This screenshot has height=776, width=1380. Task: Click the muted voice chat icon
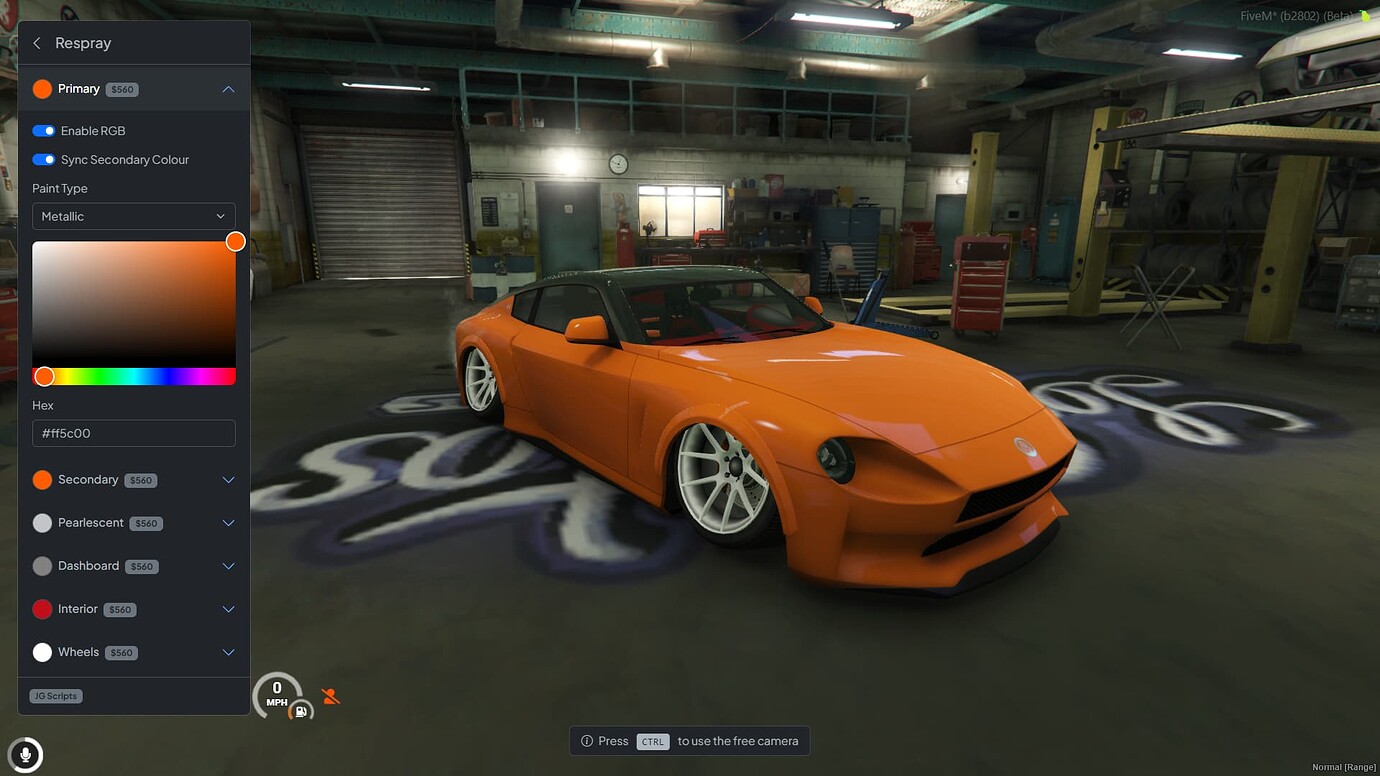click(330, 695)
